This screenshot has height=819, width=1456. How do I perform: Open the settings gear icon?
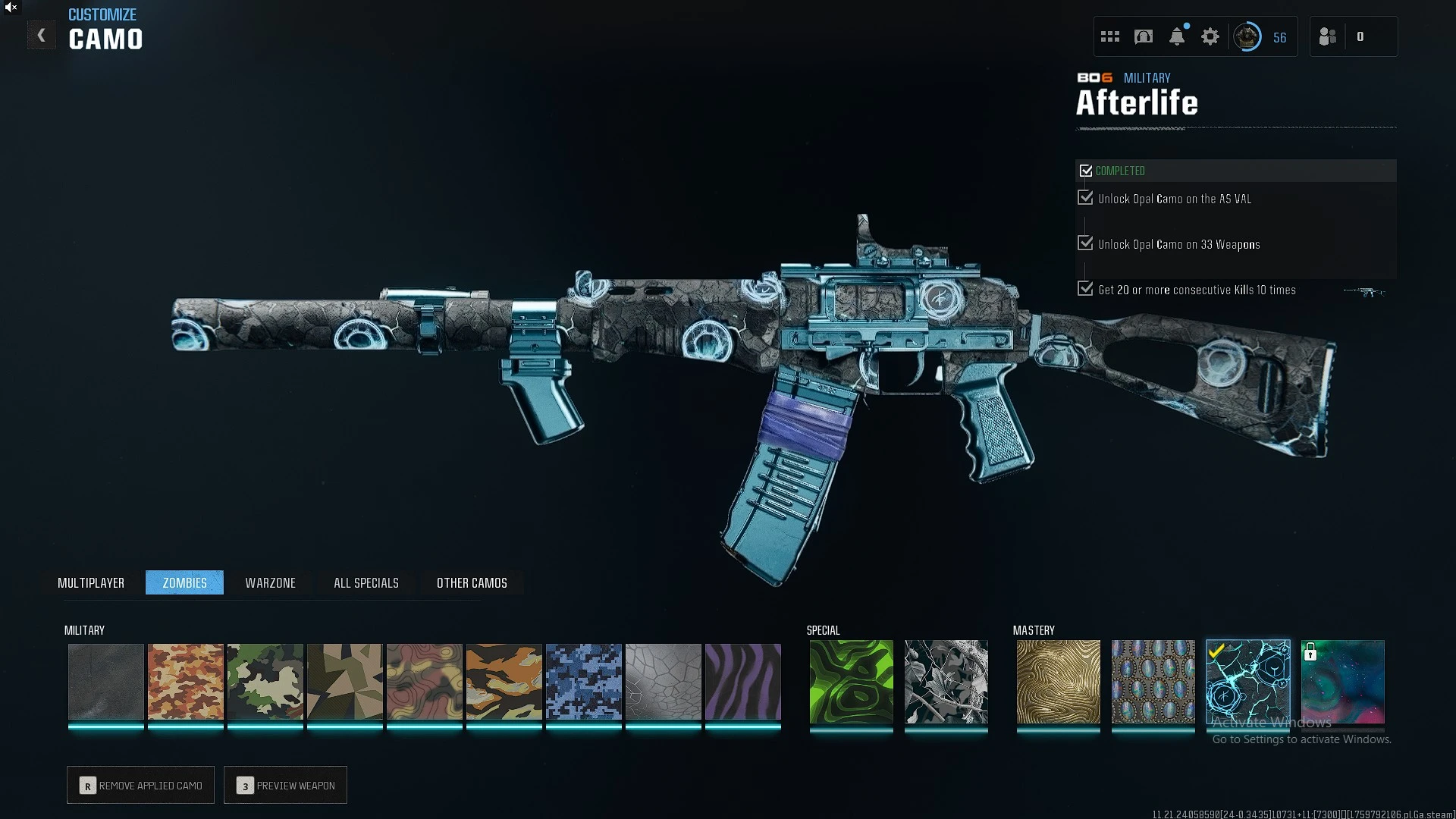(x=1210, y=36)
